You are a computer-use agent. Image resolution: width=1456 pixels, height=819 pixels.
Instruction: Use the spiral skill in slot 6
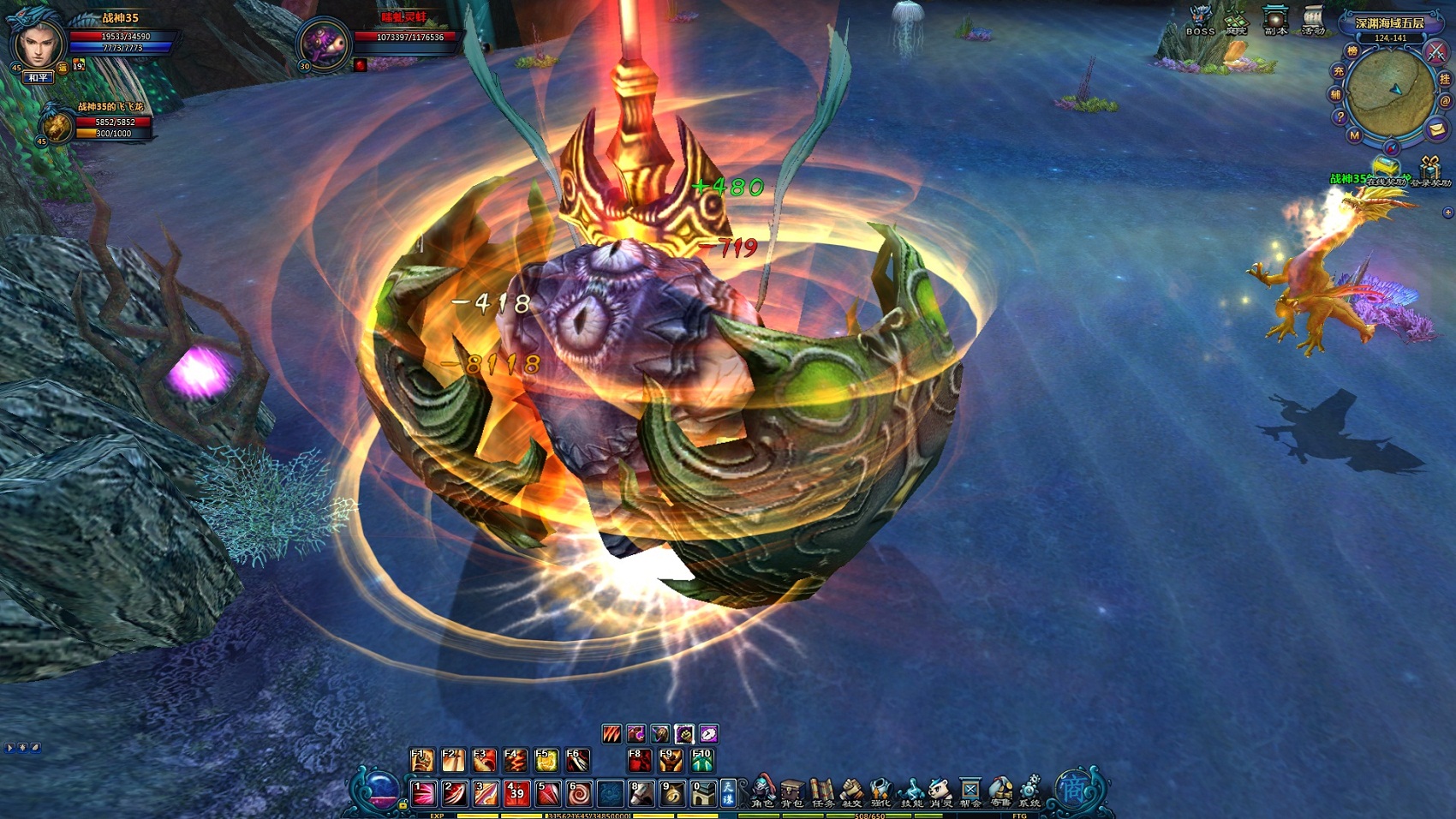(578, 793)
